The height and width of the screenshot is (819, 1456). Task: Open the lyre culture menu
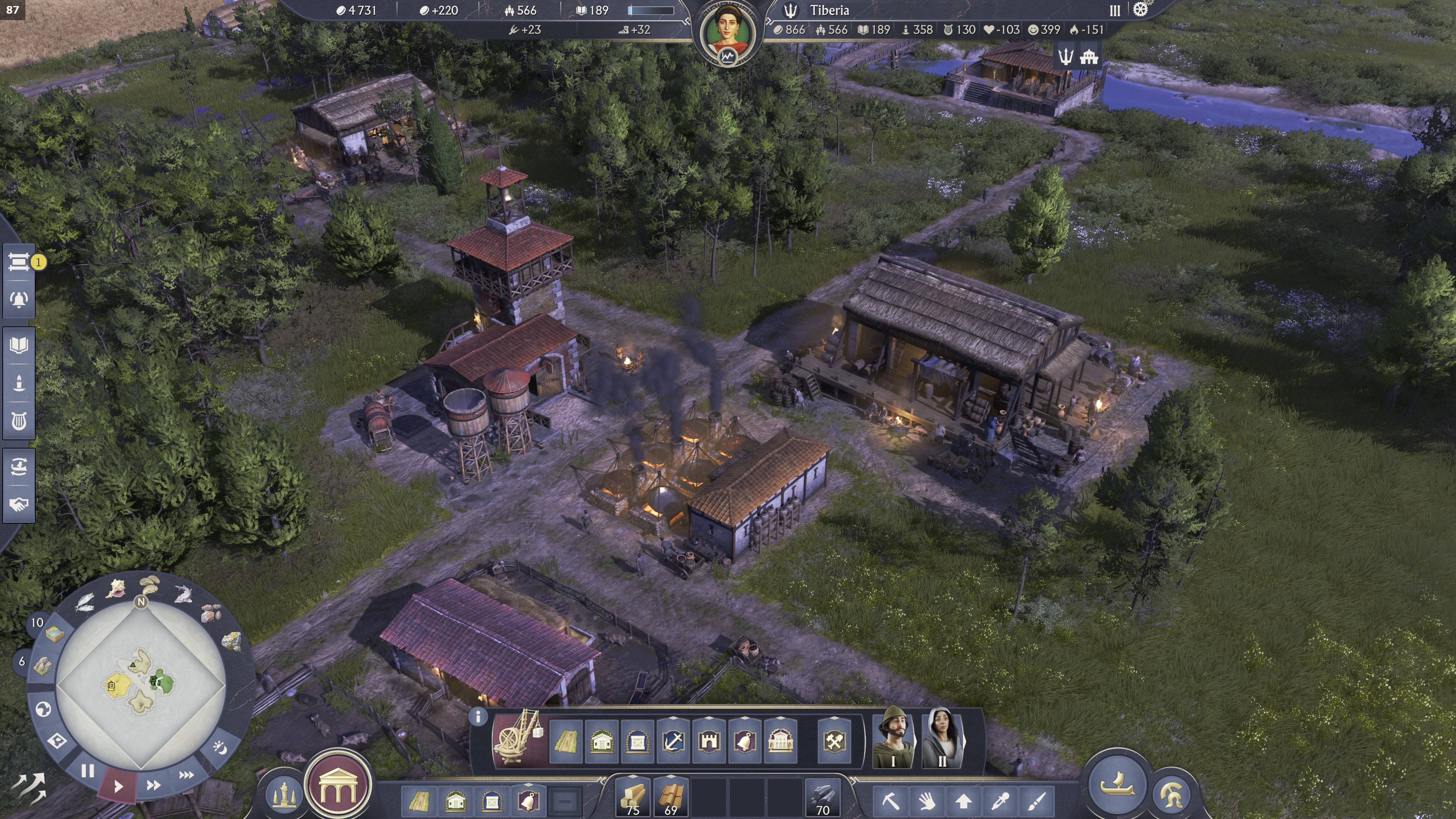pyautogui.click(x=19, y=420)
